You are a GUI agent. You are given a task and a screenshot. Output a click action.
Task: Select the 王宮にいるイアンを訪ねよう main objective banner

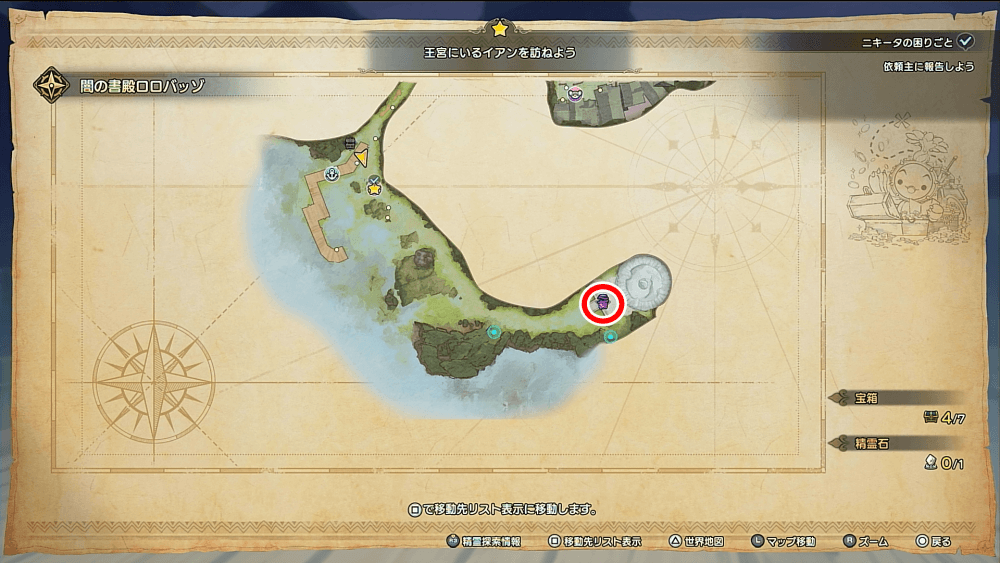pos(500,53)
